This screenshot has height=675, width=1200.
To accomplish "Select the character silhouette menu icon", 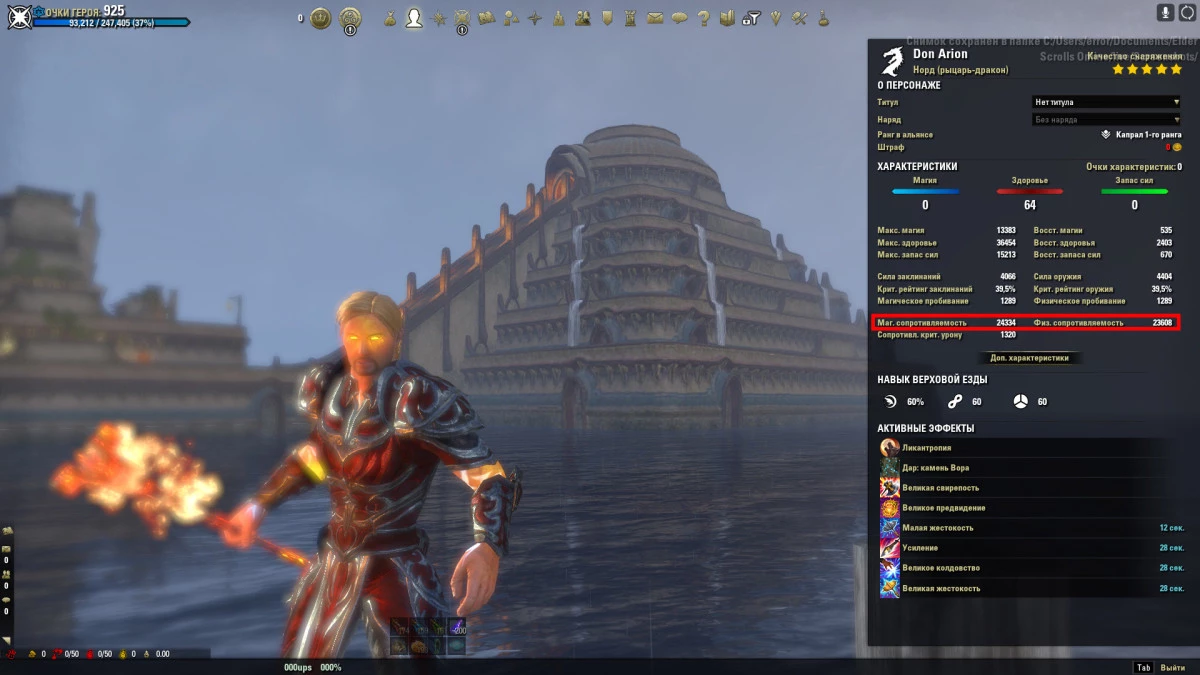I will click(413, 18).
